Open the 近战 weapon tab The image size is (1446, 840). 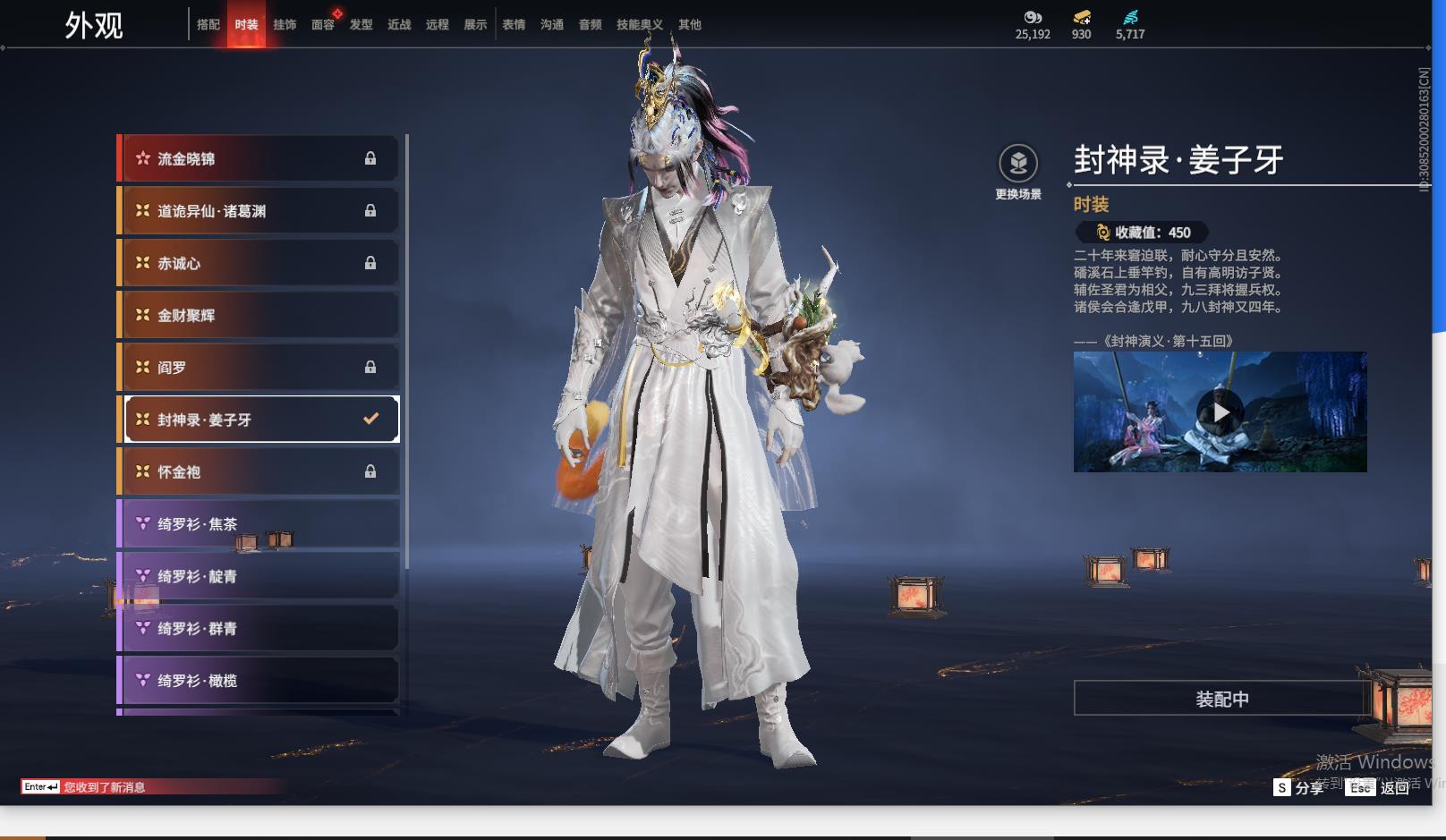click(399, 25)
